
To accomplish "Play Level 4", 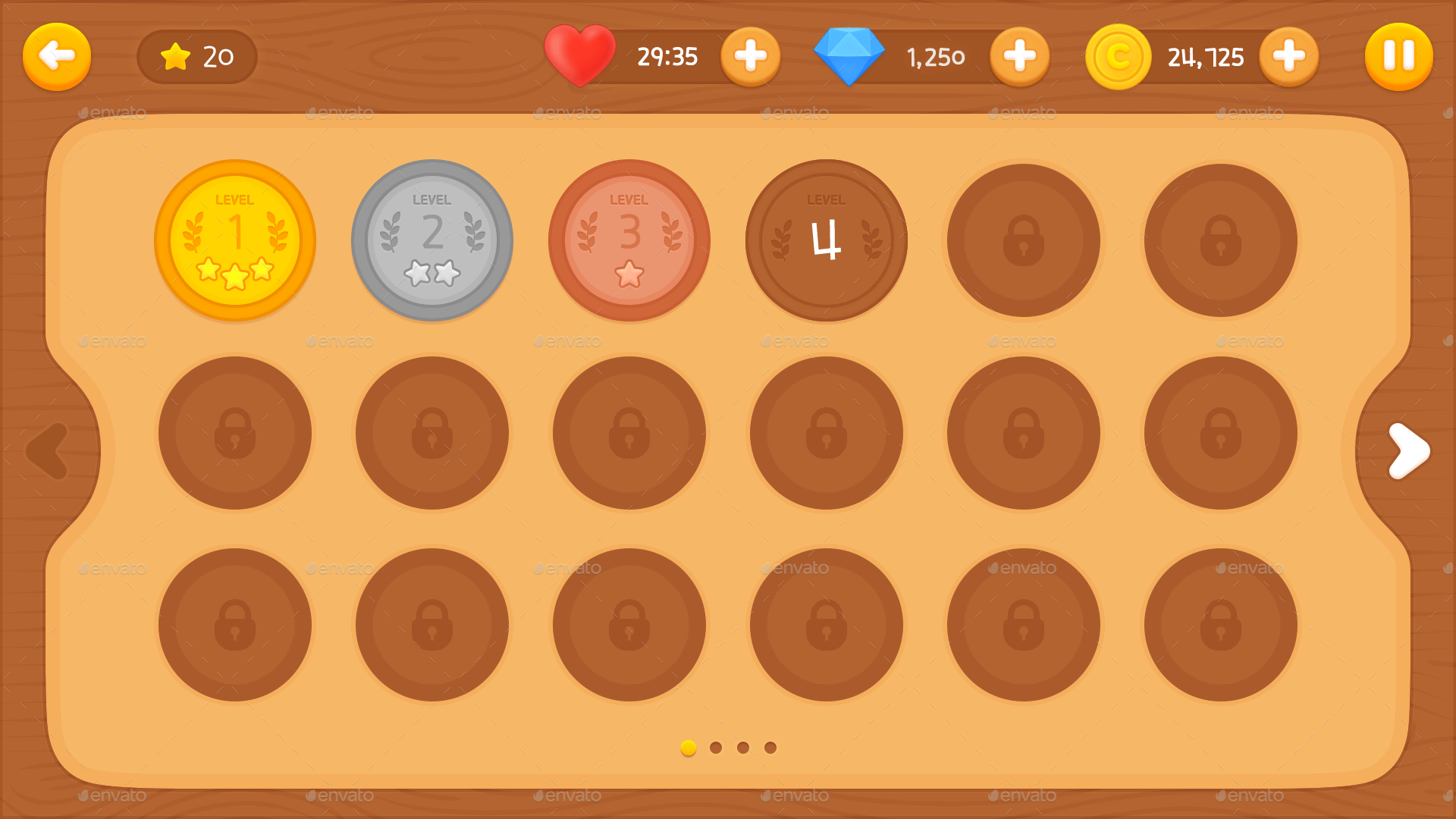I will [827, 239].
